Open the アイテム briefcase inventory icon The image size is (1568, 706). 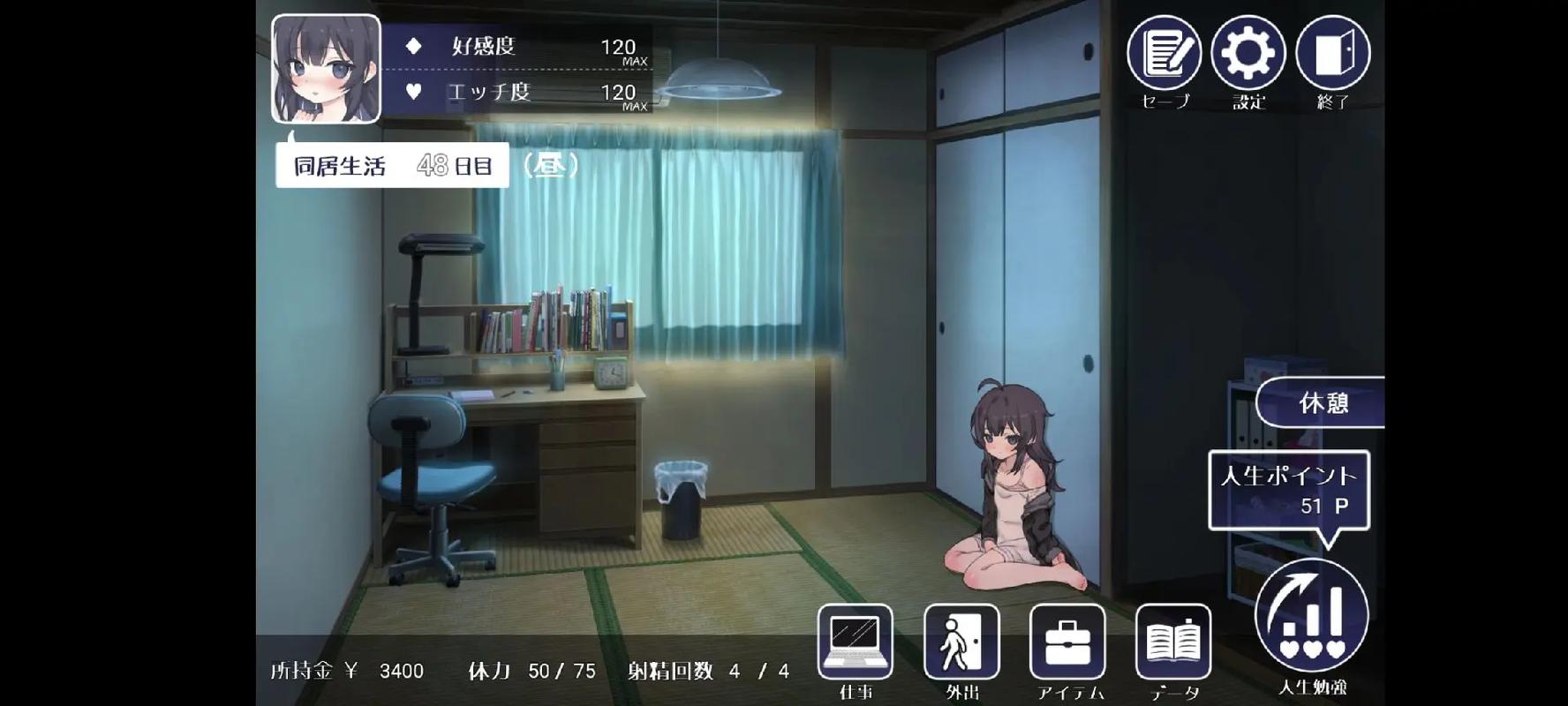point(1068,642)
